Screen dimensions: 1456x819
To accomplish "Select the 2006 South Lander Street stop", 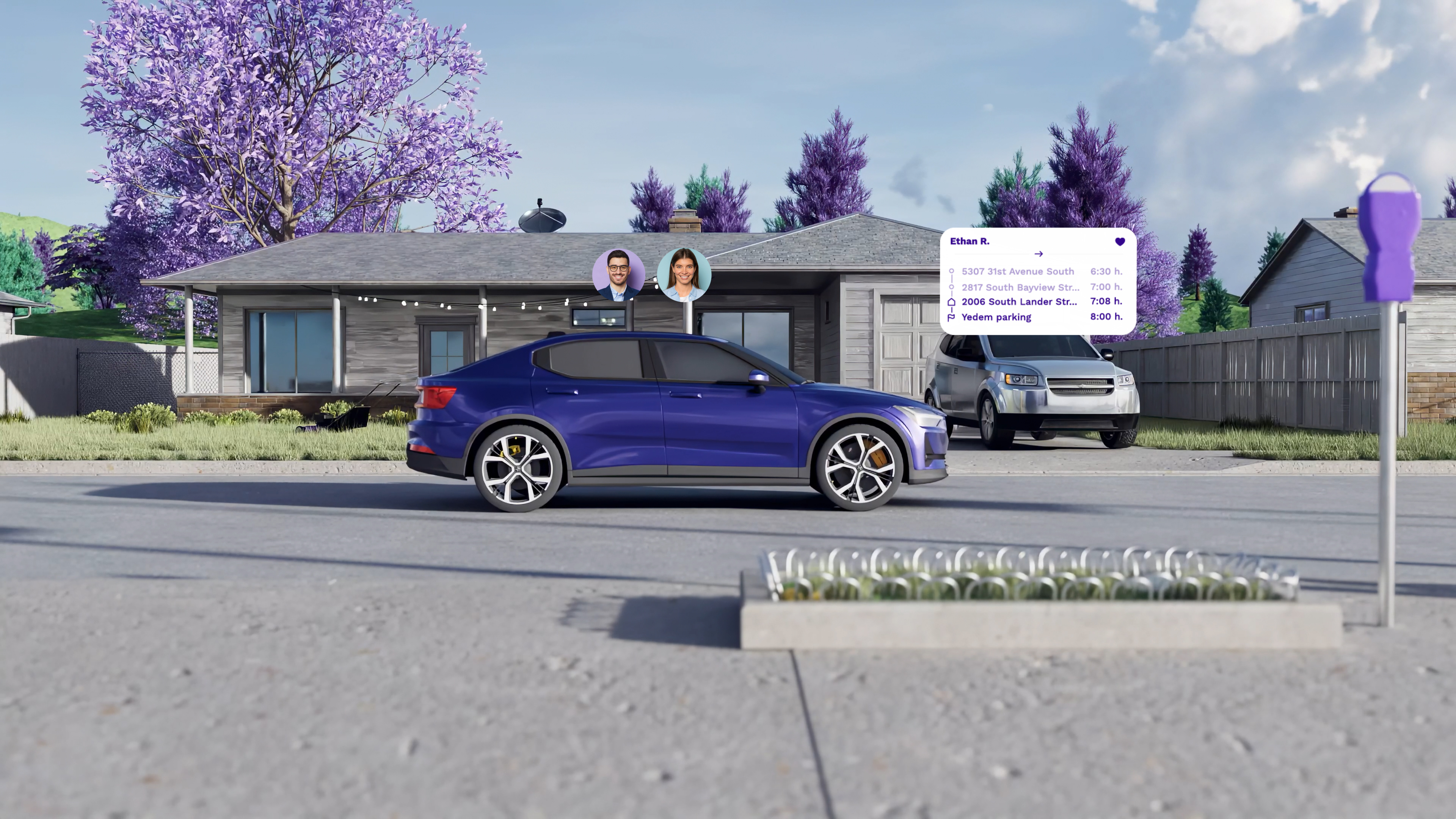I will tap(1018, 302).
